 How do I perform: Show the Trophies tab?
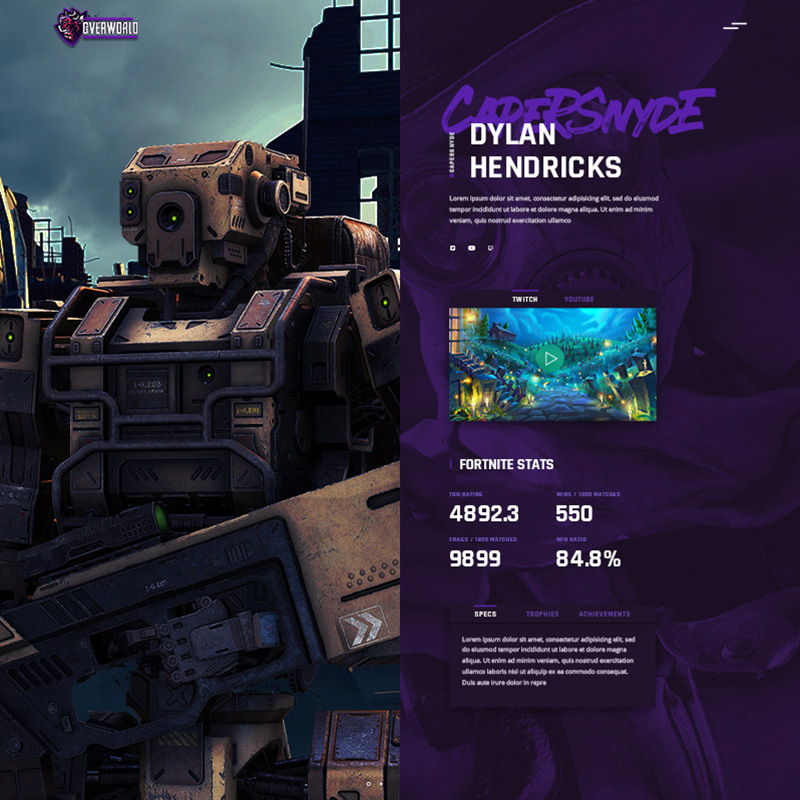click(x=542, y=614)
